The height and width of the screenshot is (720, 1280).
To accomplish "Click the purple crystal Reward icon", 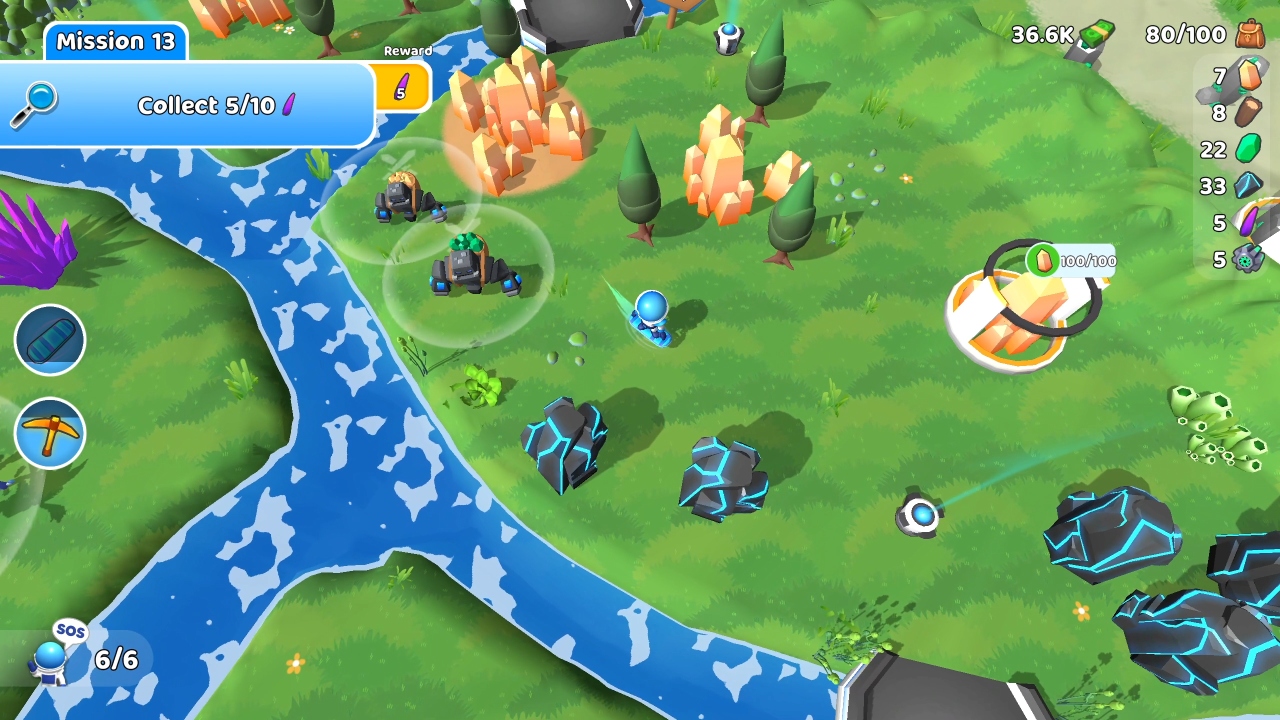I will [404, 87].
